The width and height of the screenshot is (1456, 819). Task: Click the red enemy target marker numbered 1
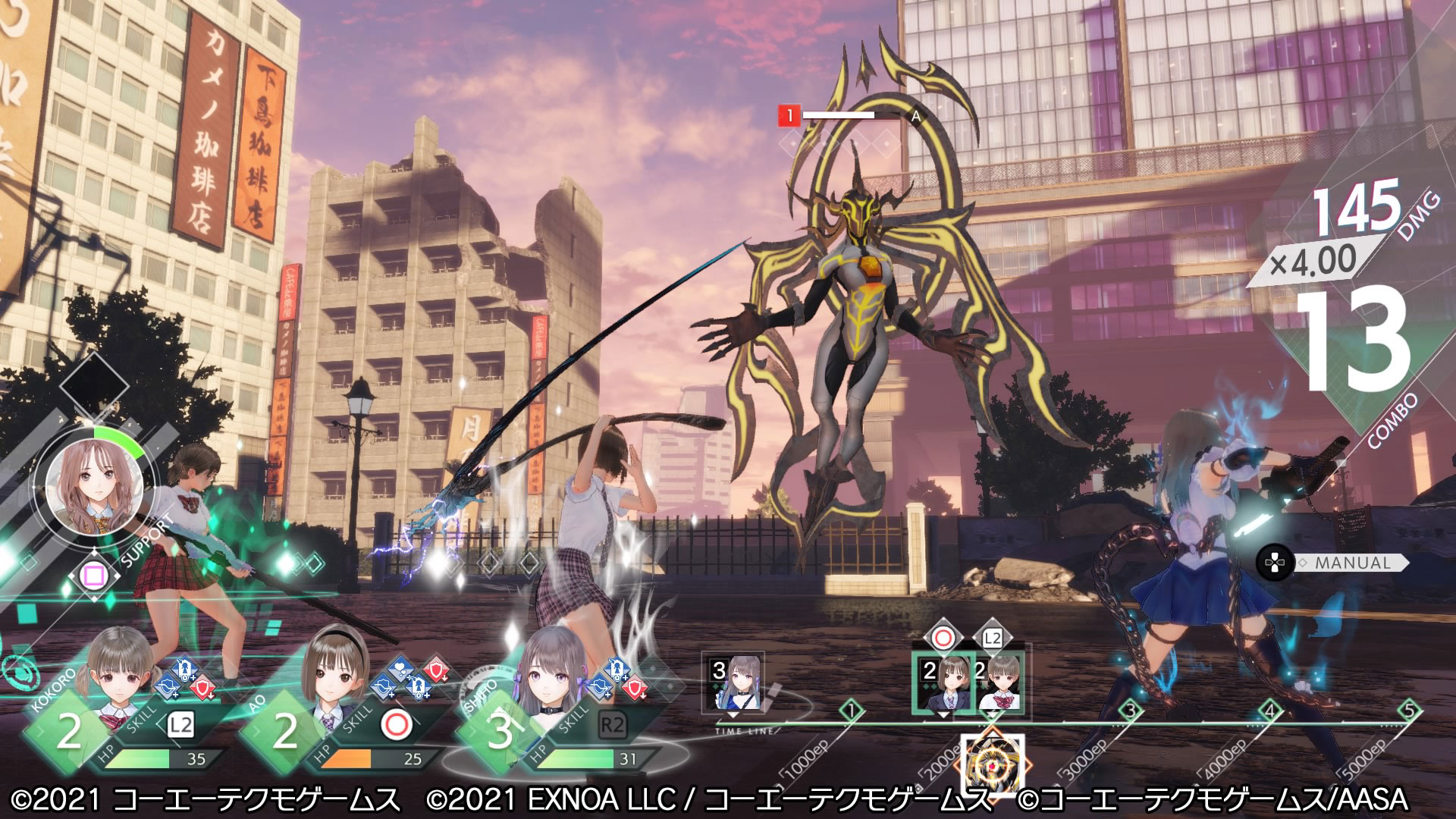tap(789, 116)
